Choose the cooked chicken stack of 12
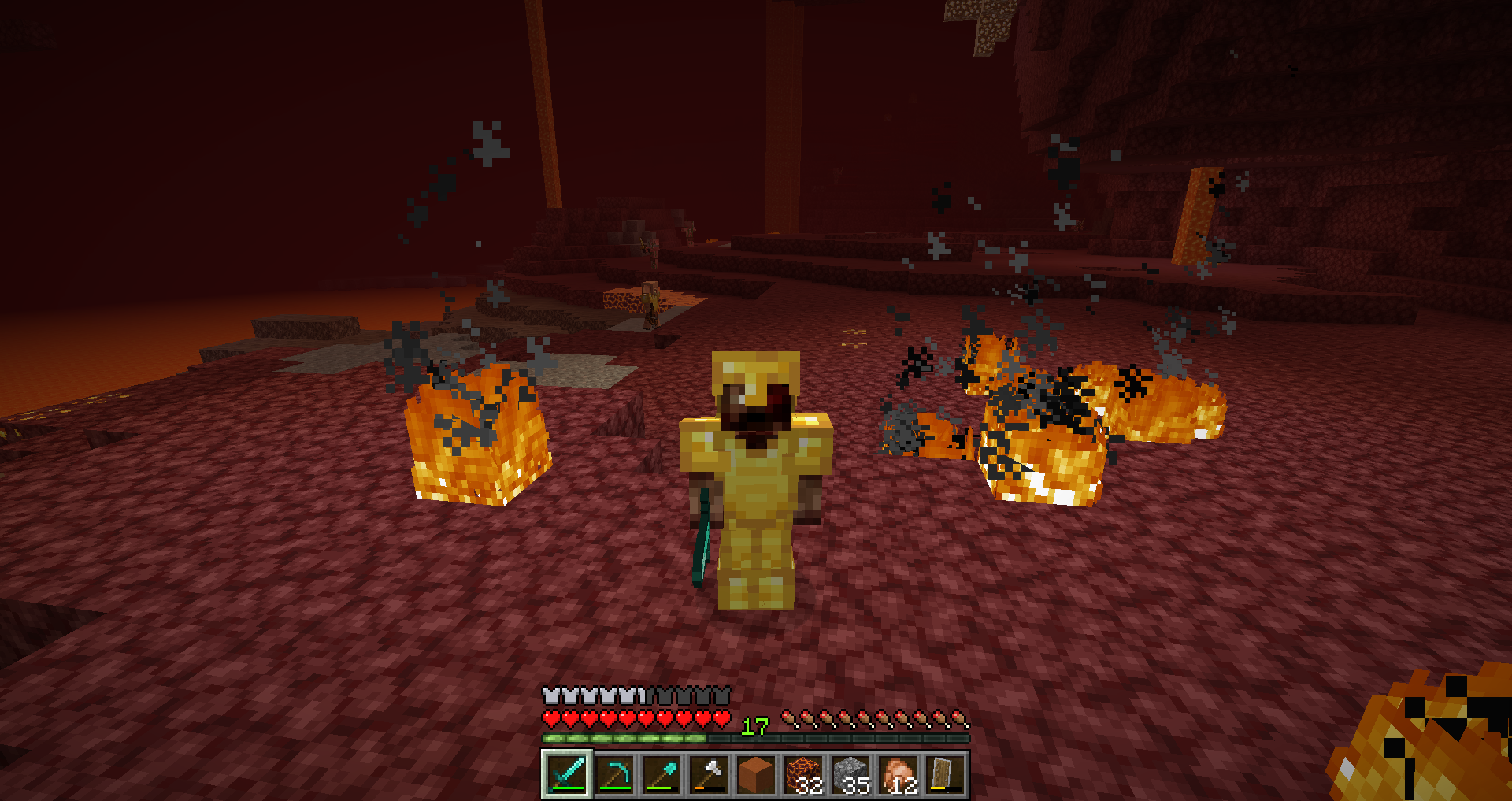The width and height of the screenshot is (1512, 801). click(x=898, y=774)
